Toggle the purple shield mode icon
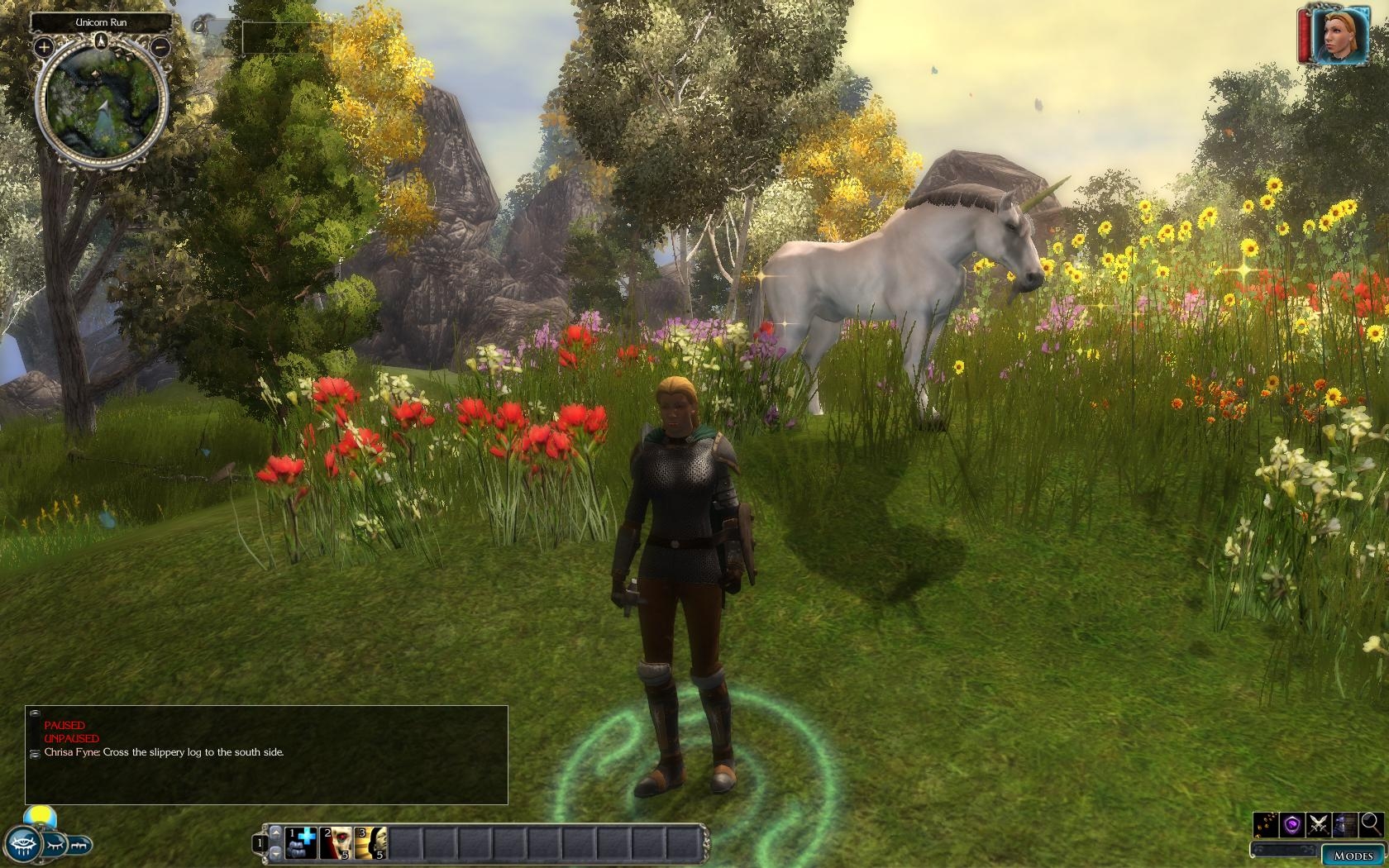 pos(1292,823)
